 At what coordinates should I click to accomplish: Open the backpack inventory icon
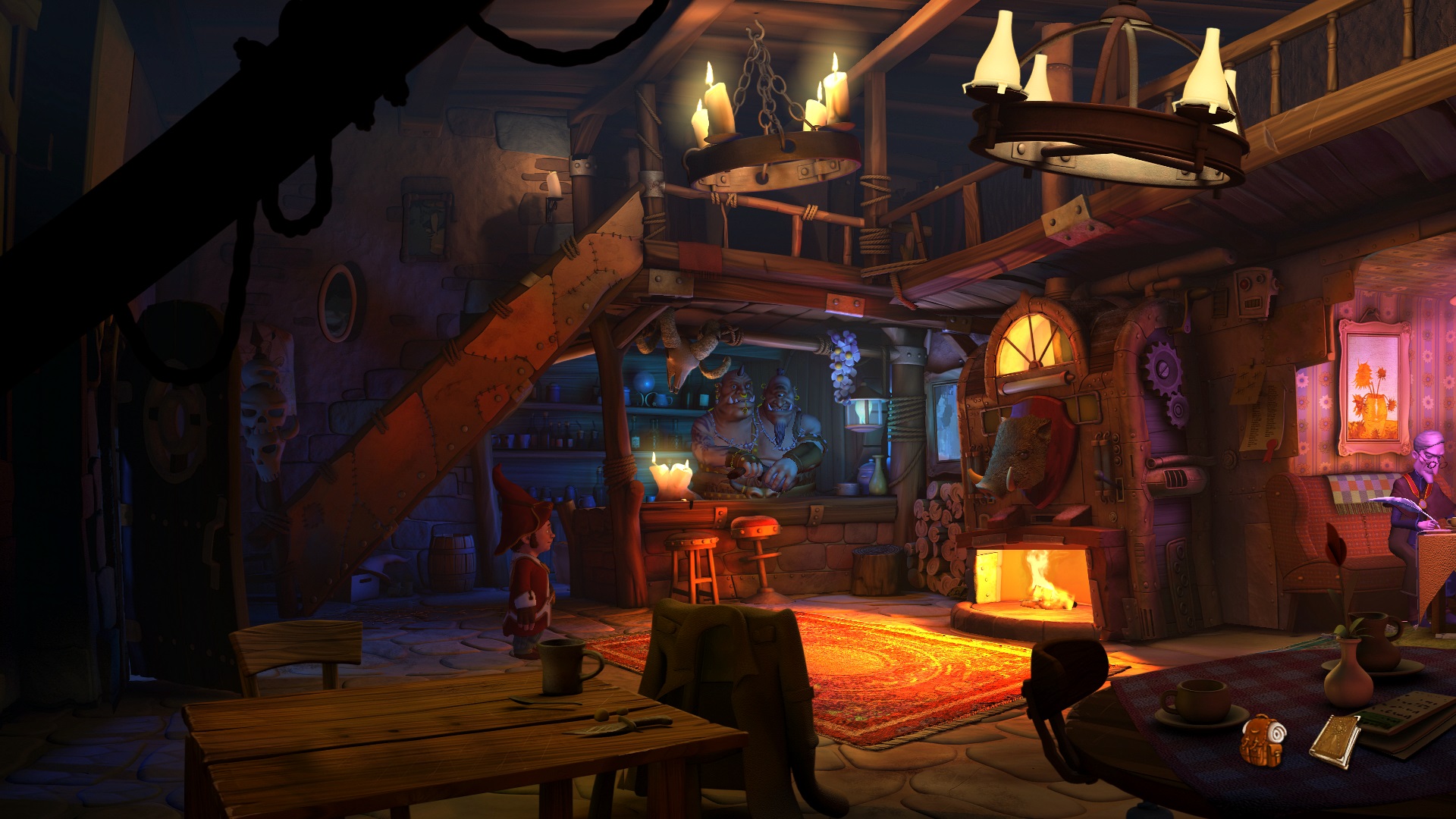click(x=1262, y=740)
